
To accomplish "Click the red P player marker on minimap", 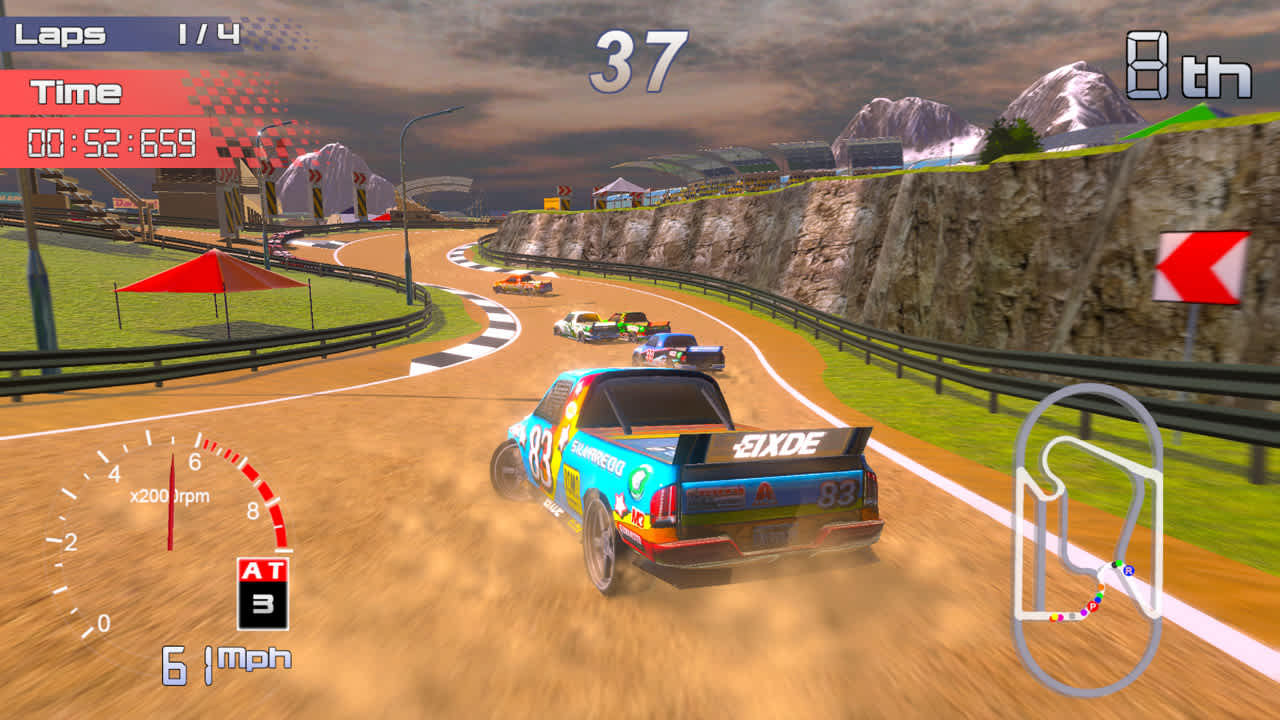I will (x=1092, y=605).
